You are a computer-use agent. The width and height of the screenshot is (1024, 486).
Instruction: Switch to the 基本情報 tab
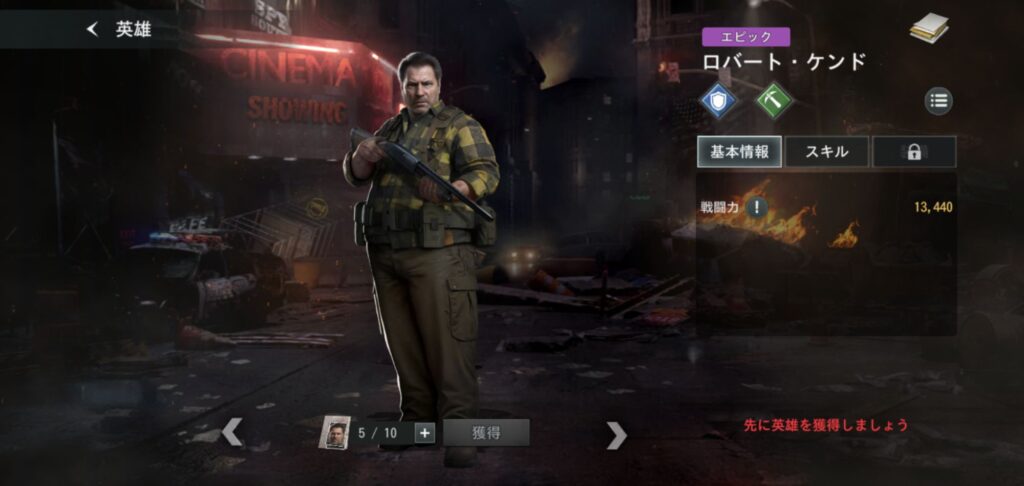pyautogui.click(x=739, y=152)
